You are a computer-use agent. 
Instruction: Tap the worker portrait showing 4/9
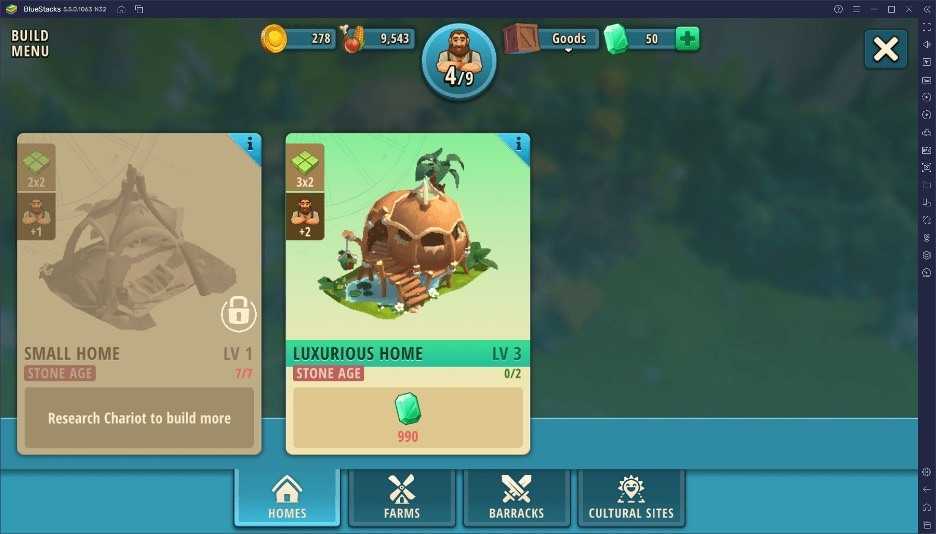[459, 62]
